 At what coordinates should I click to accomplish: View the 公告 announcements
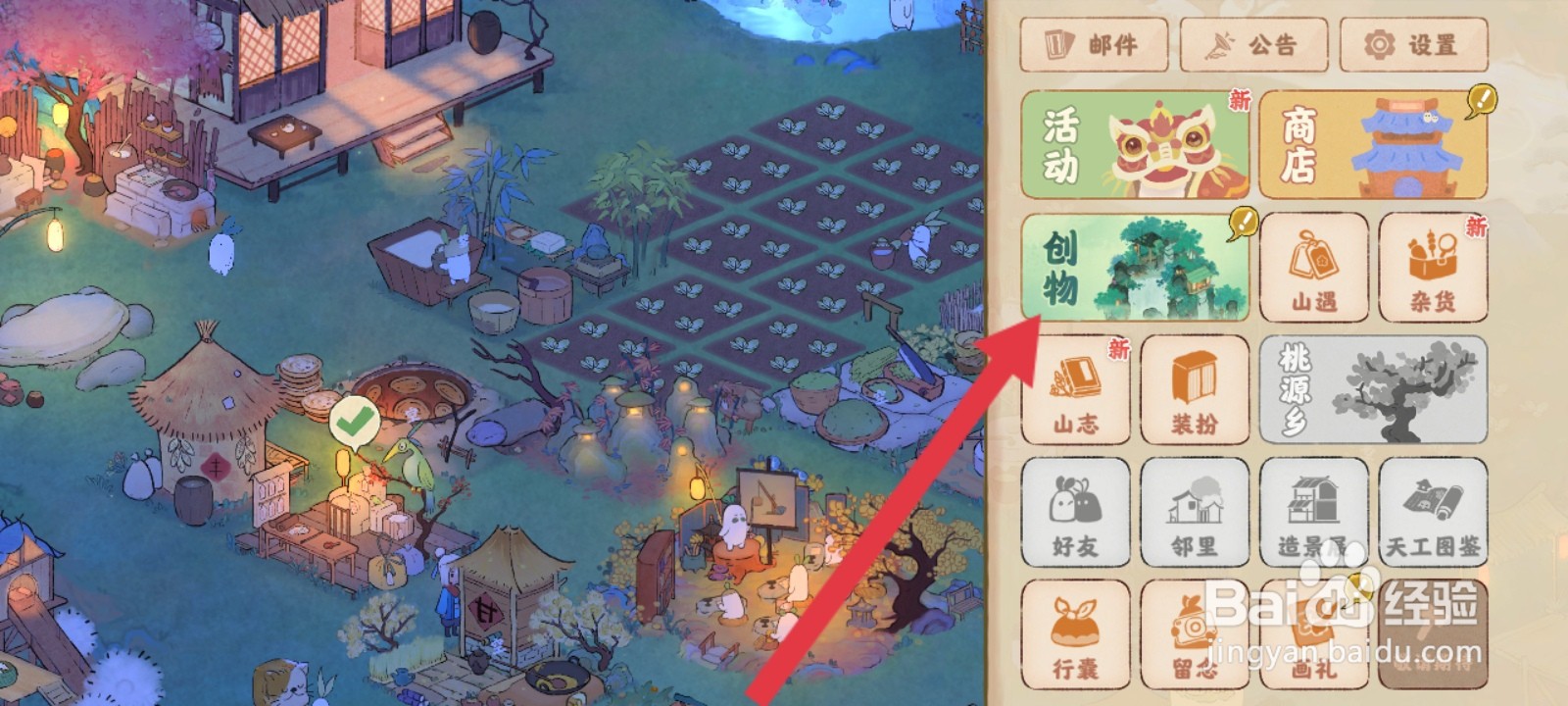tap(1253, 44)
